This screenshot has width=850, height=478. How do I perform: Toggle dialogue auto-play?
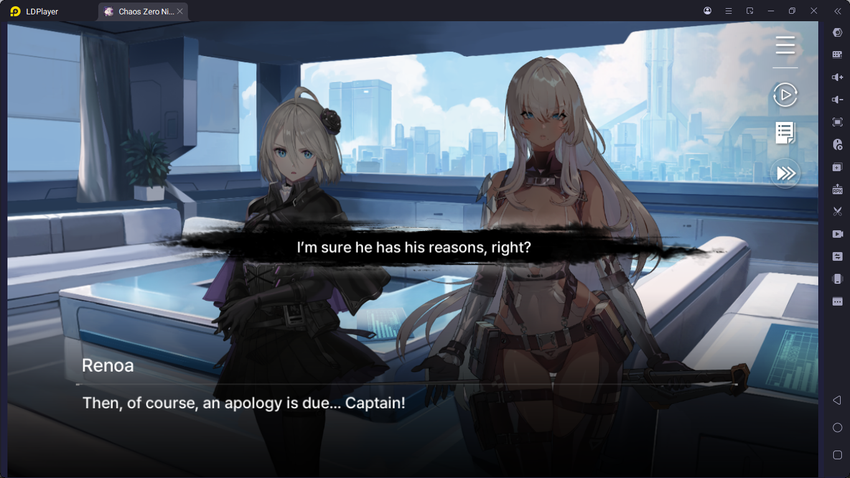coord(785,95)
